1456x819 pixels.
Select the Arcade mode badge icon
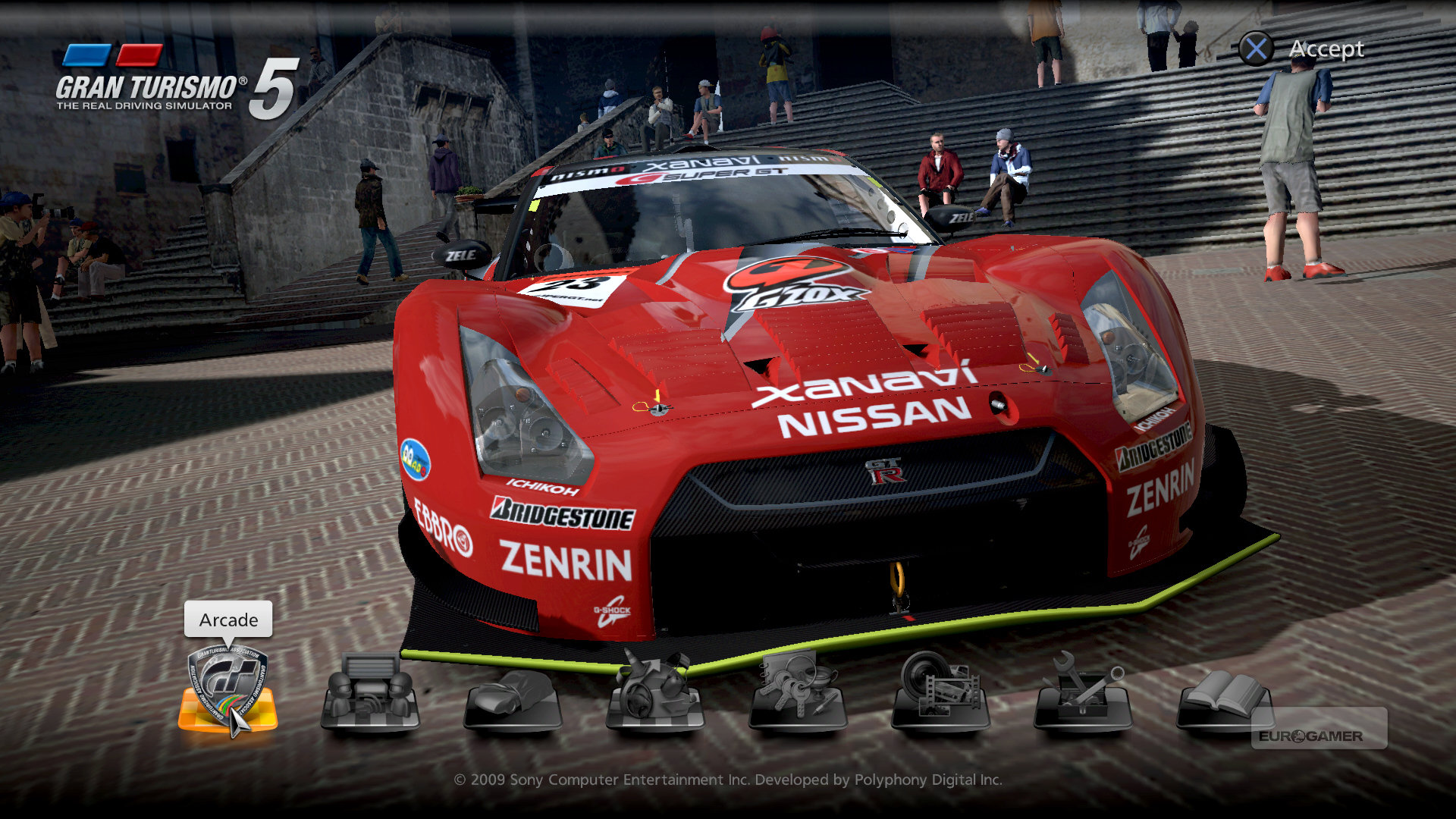[x=227, y=690]
